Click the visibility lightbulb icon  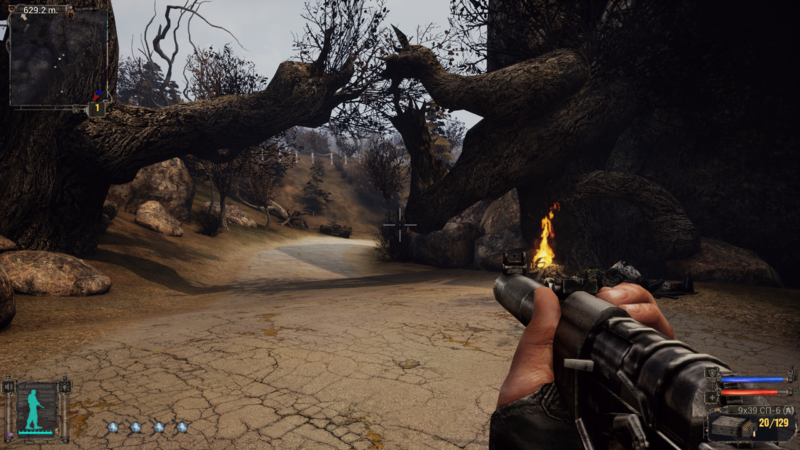click(64, 387)
